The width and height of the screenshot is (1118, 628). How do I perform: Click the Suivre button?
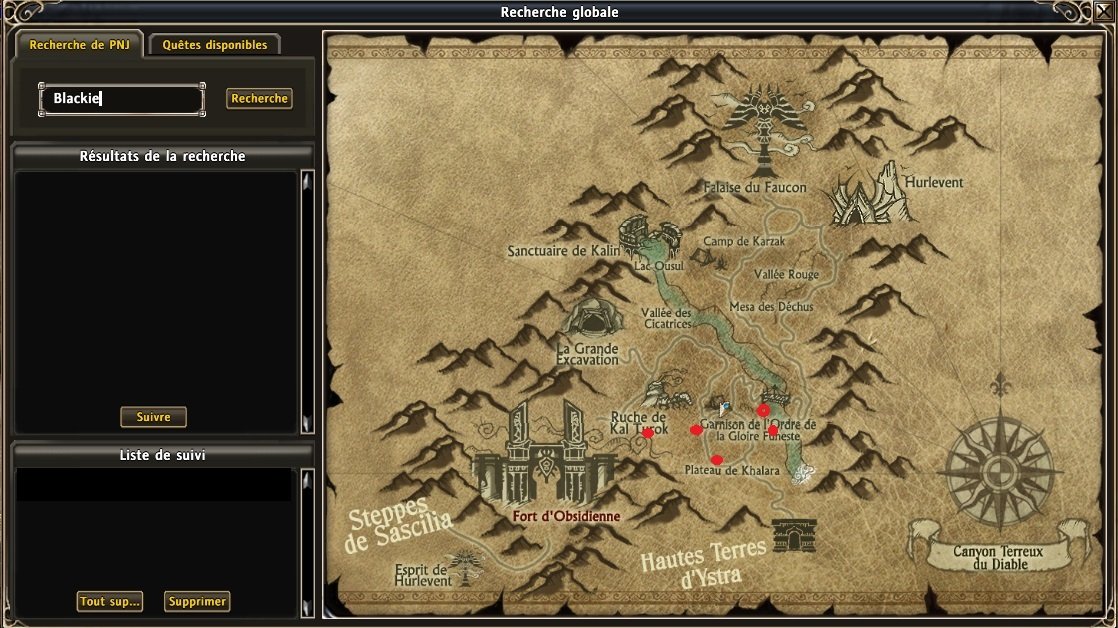pyautogui.click(x=153, y=417)
